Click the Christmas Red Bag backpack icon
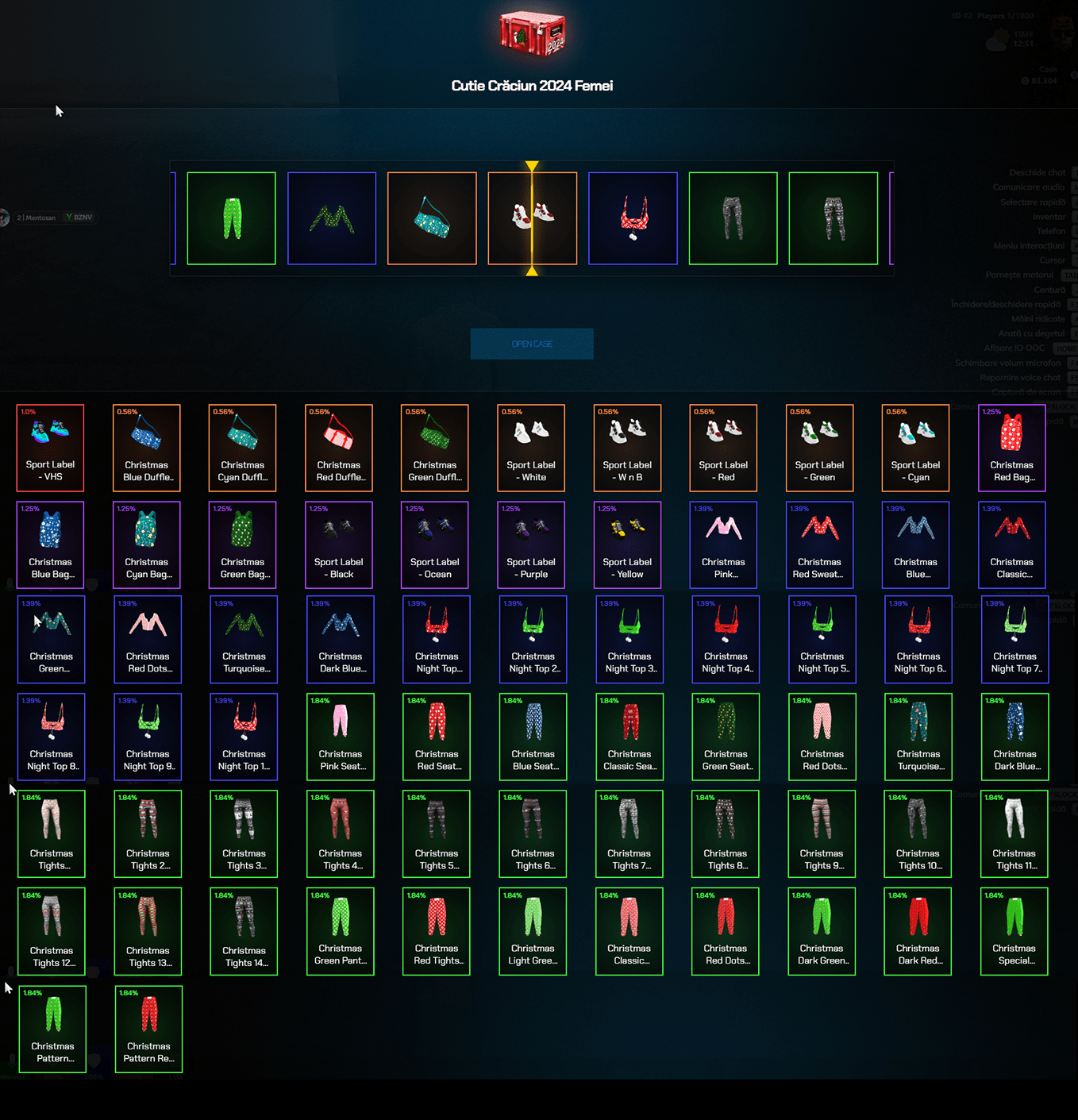The height and width of the screenshot is (1120, 1078). (x=1011, y=448)
